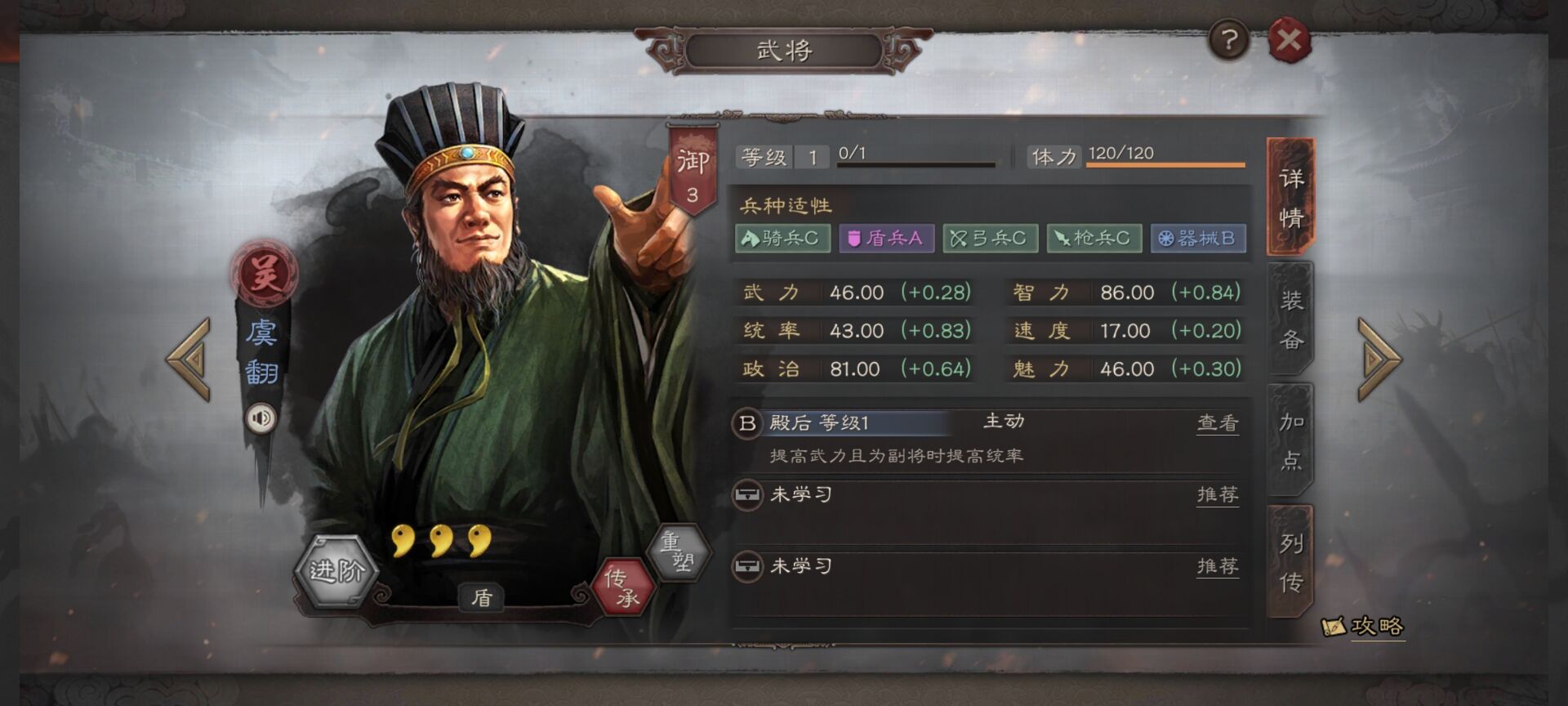Click 查看 to view skill 殿后
The height and width of the screenshot is (706, 1568).
(1218, 422)
